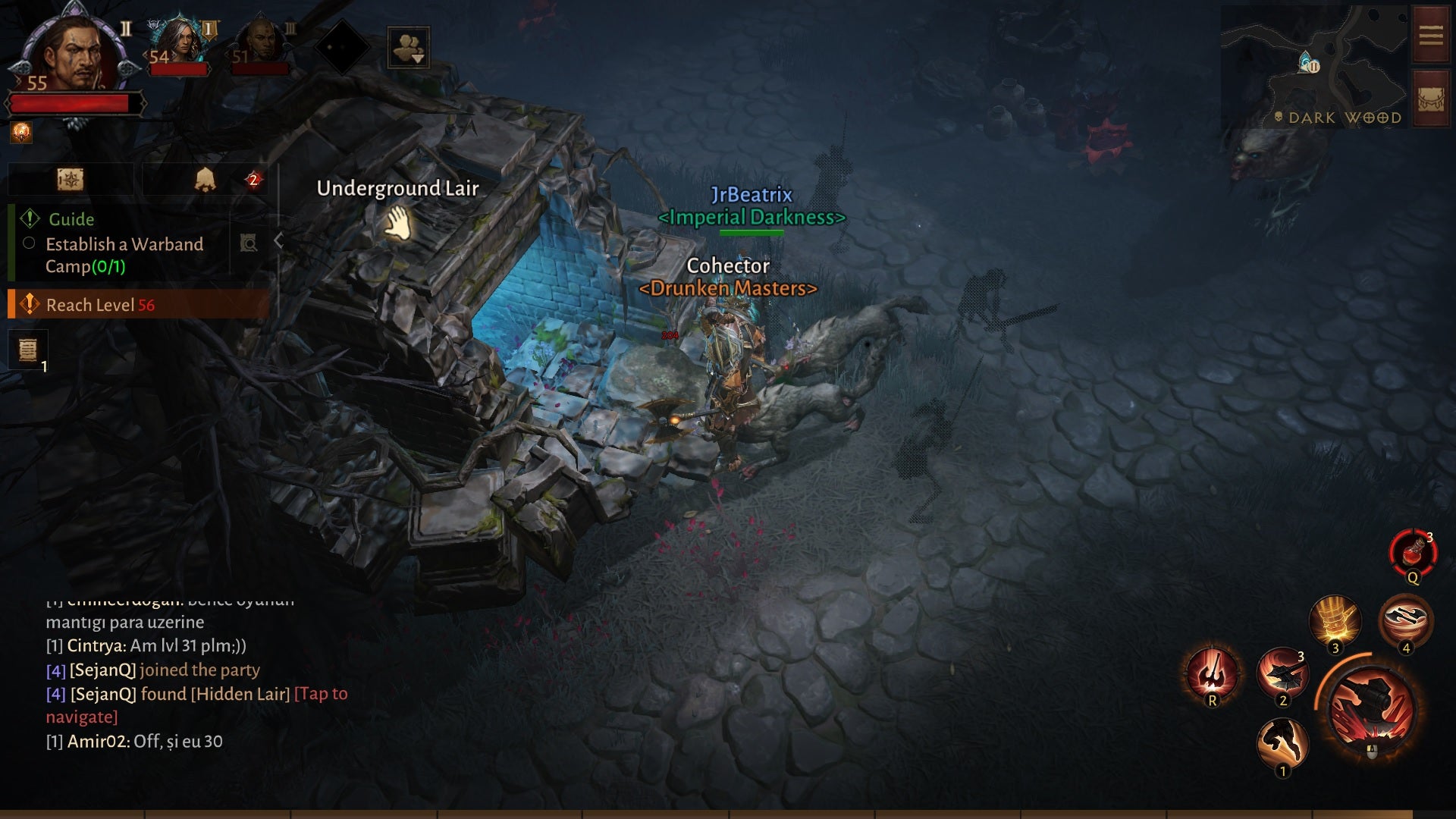Click the Tap to navigate link in chat
The height and width of the screenshot is (819, 1456).
pyautogui.click(x=322, y=693)
